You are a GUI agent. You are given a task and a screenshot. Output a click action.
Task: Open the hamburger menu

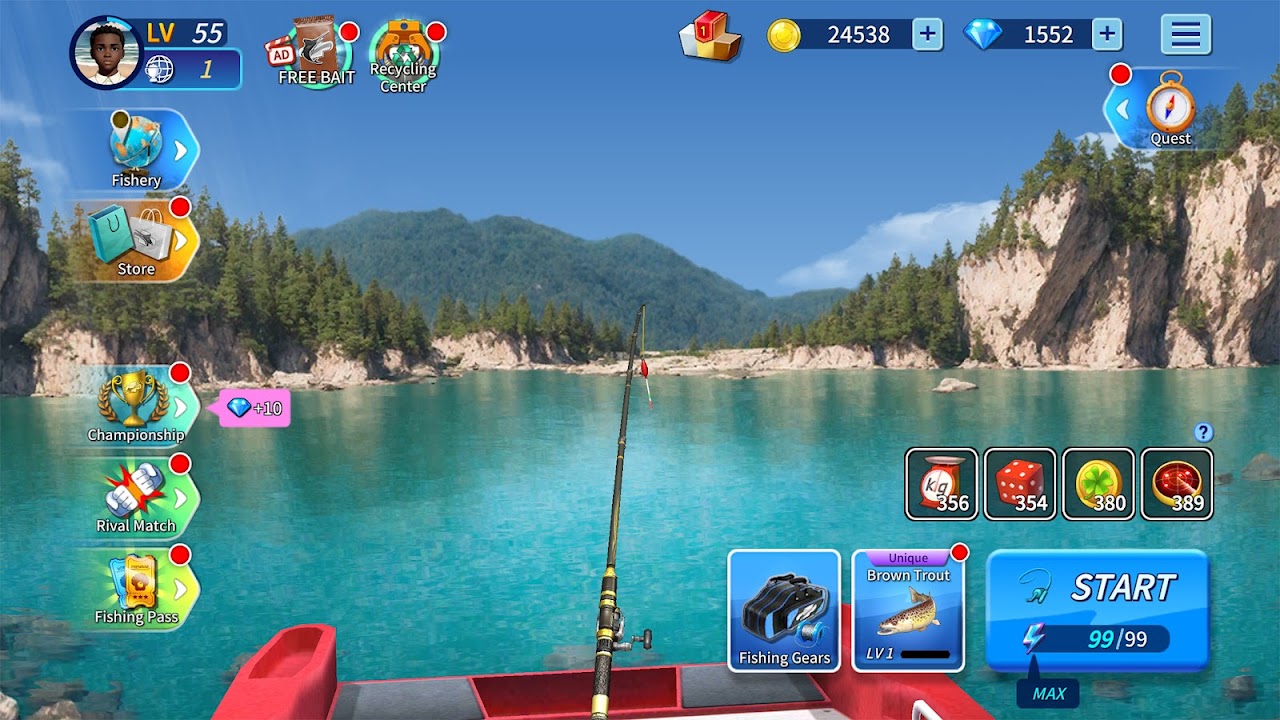pyautogui.click(x=1185, y=34)
